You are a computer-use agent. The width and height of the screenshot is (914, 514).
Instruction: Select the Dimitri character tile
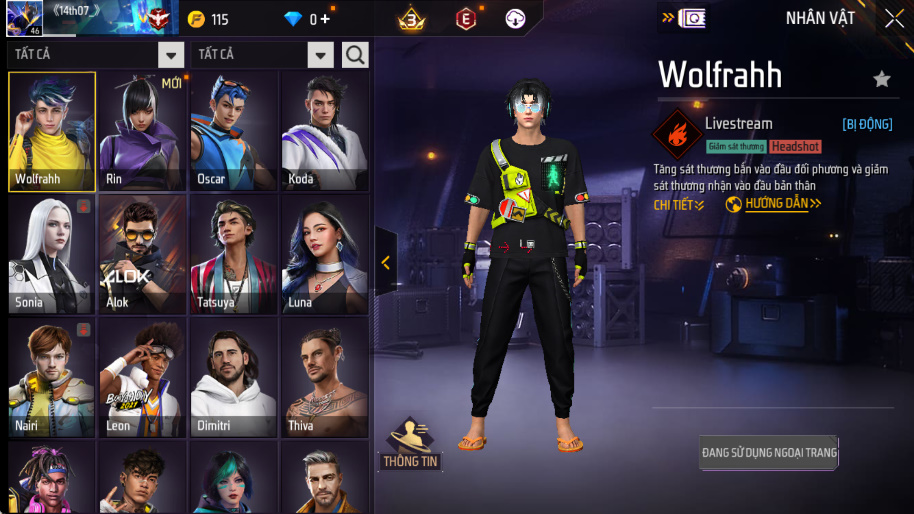234,377
